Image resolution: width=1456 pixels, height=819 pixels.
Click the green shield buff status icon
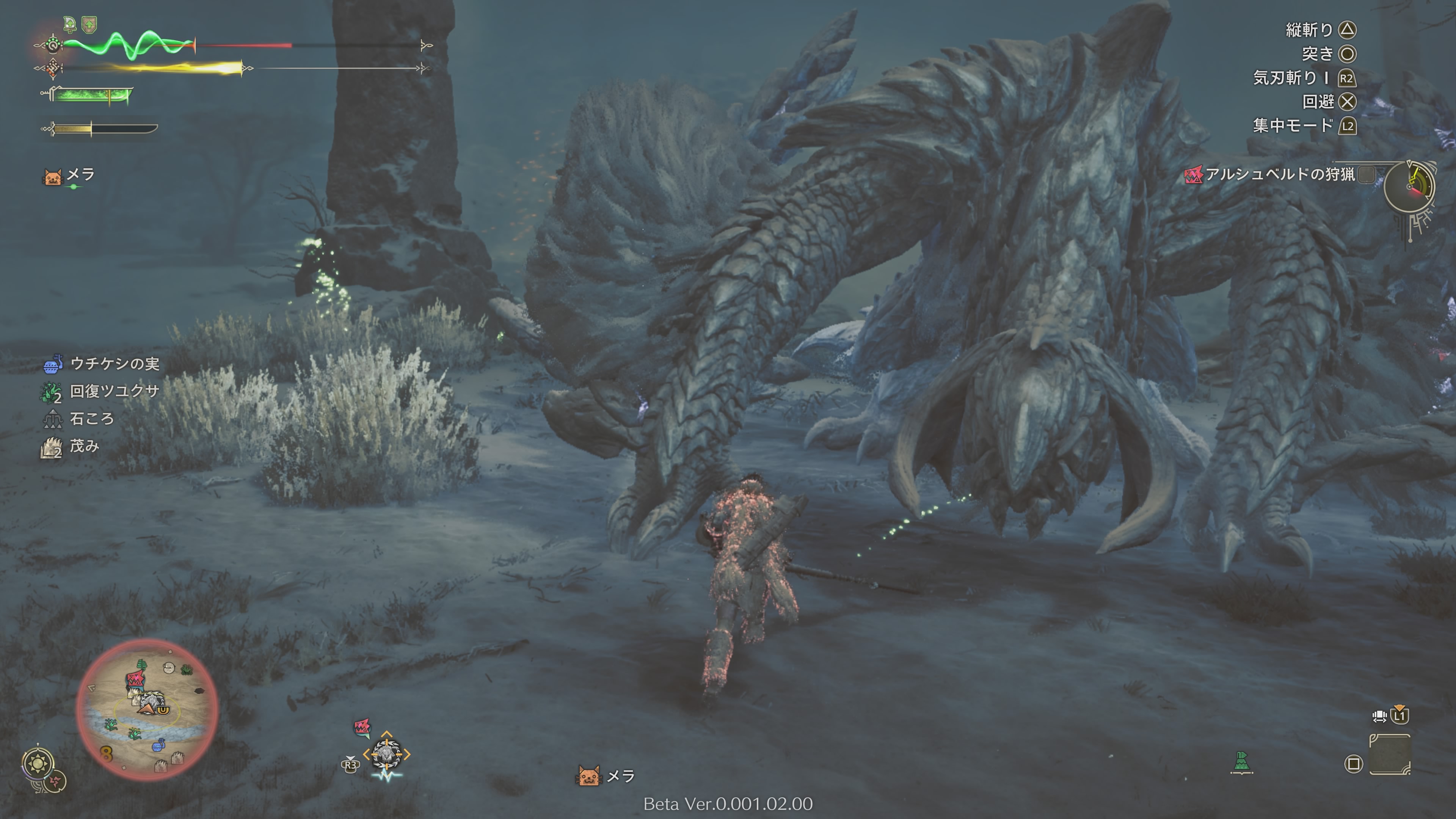89,24
